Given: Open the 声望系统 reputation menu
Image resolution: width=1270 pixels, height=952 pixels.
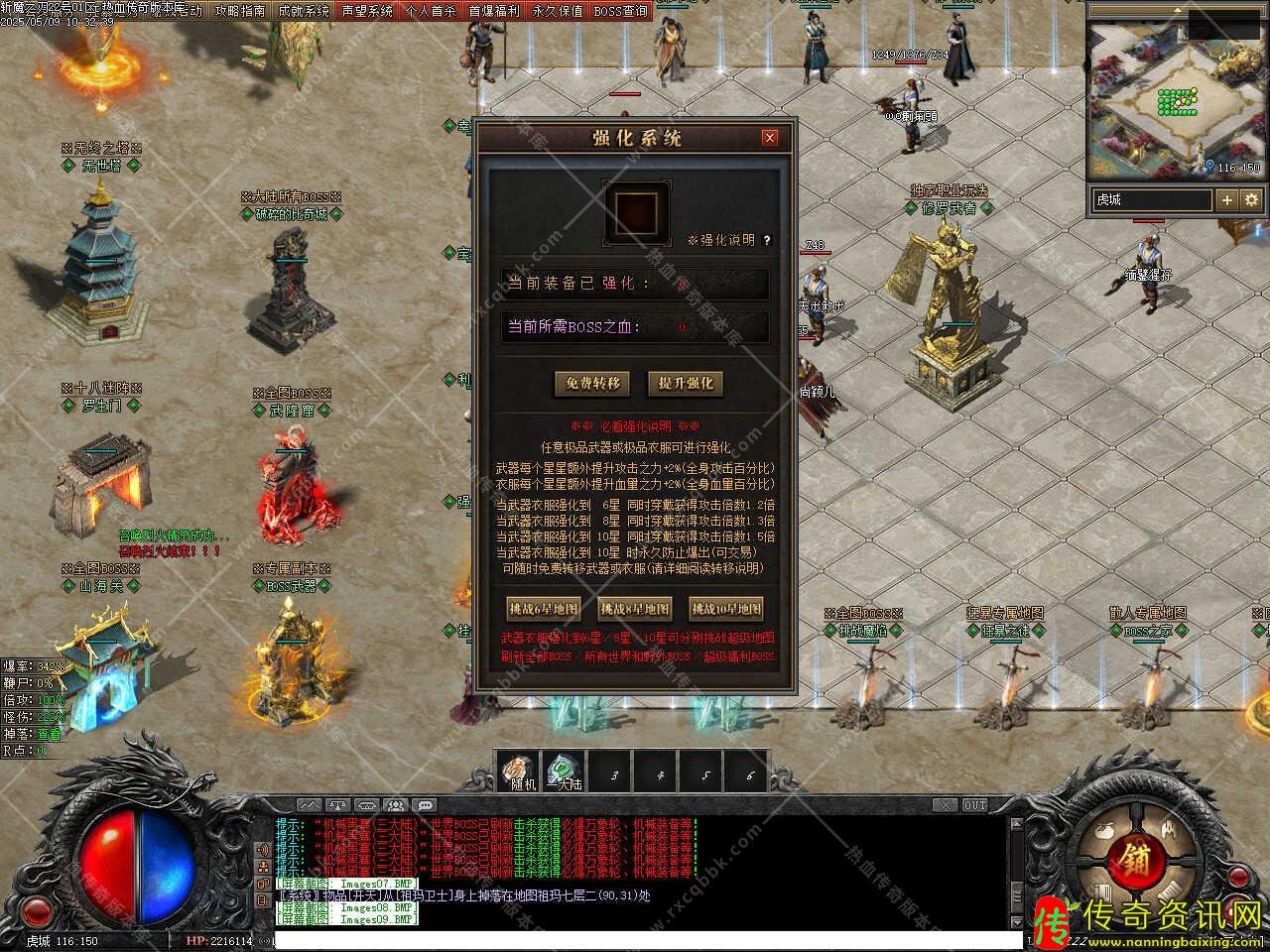Looking at the screenshot, I should tap(367, 11).
